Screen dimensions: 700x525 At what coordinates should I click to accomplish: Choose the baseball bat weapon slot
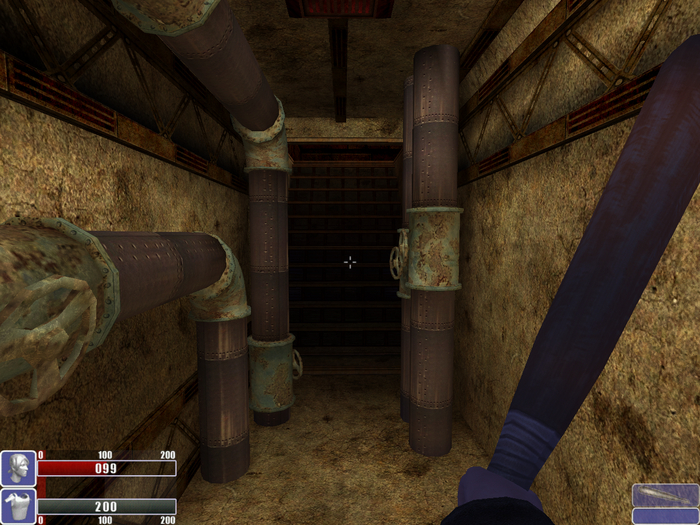pos(665,495)
